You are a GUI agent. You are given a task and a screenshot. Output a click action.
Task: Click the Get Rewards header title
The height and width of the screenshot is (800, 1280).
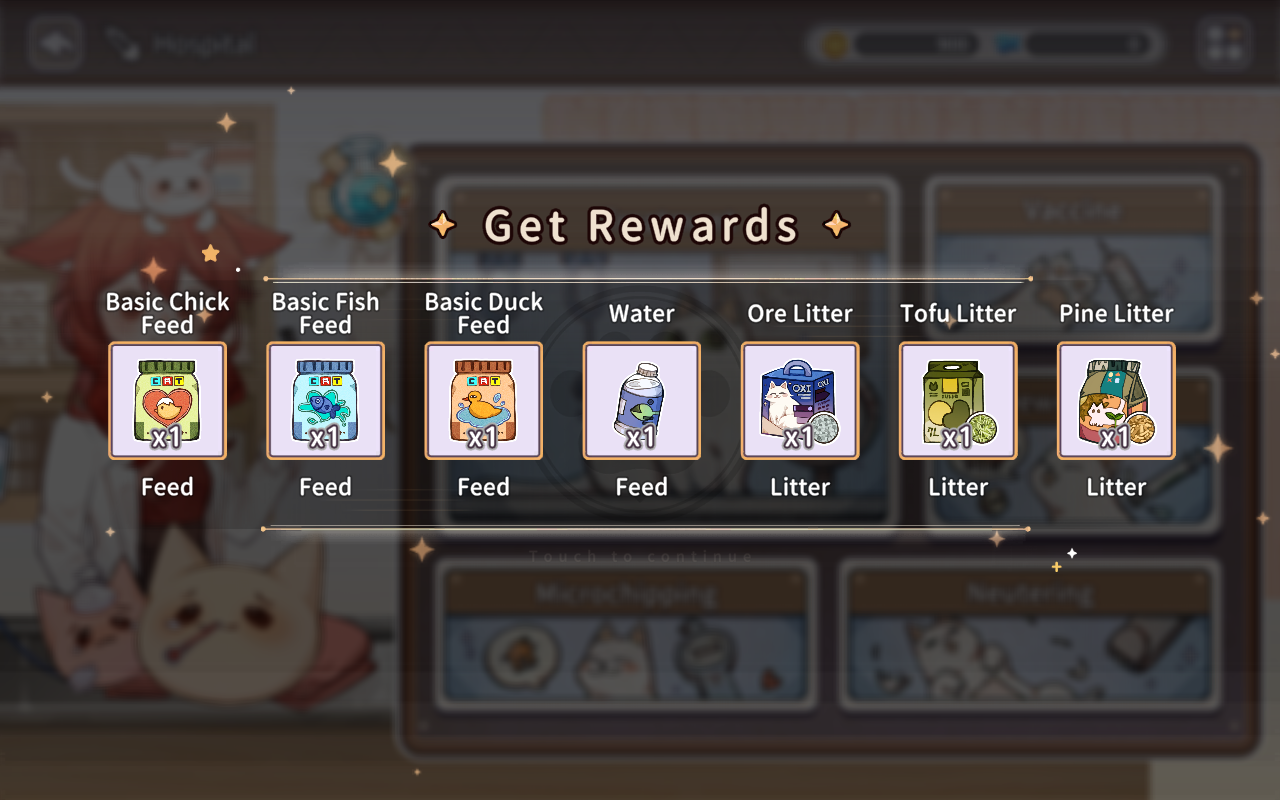tap(639, 224)
